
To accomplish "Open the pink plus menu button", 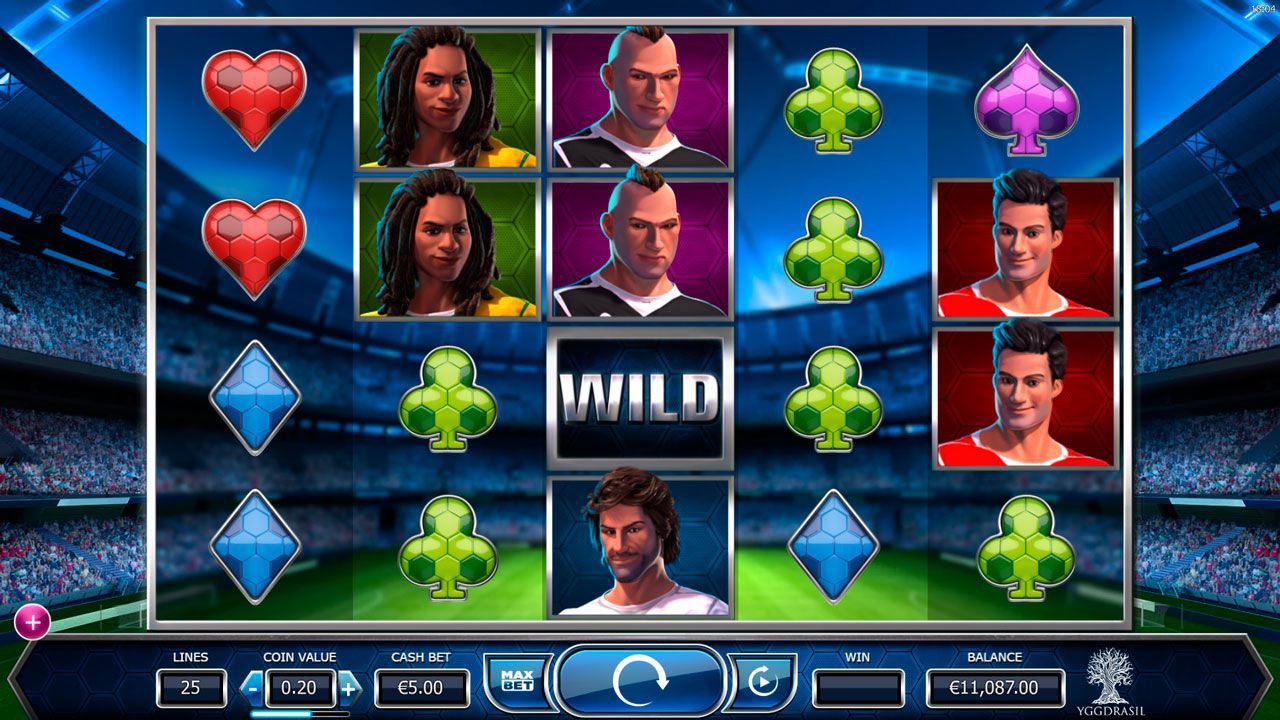I will [32, 622].
